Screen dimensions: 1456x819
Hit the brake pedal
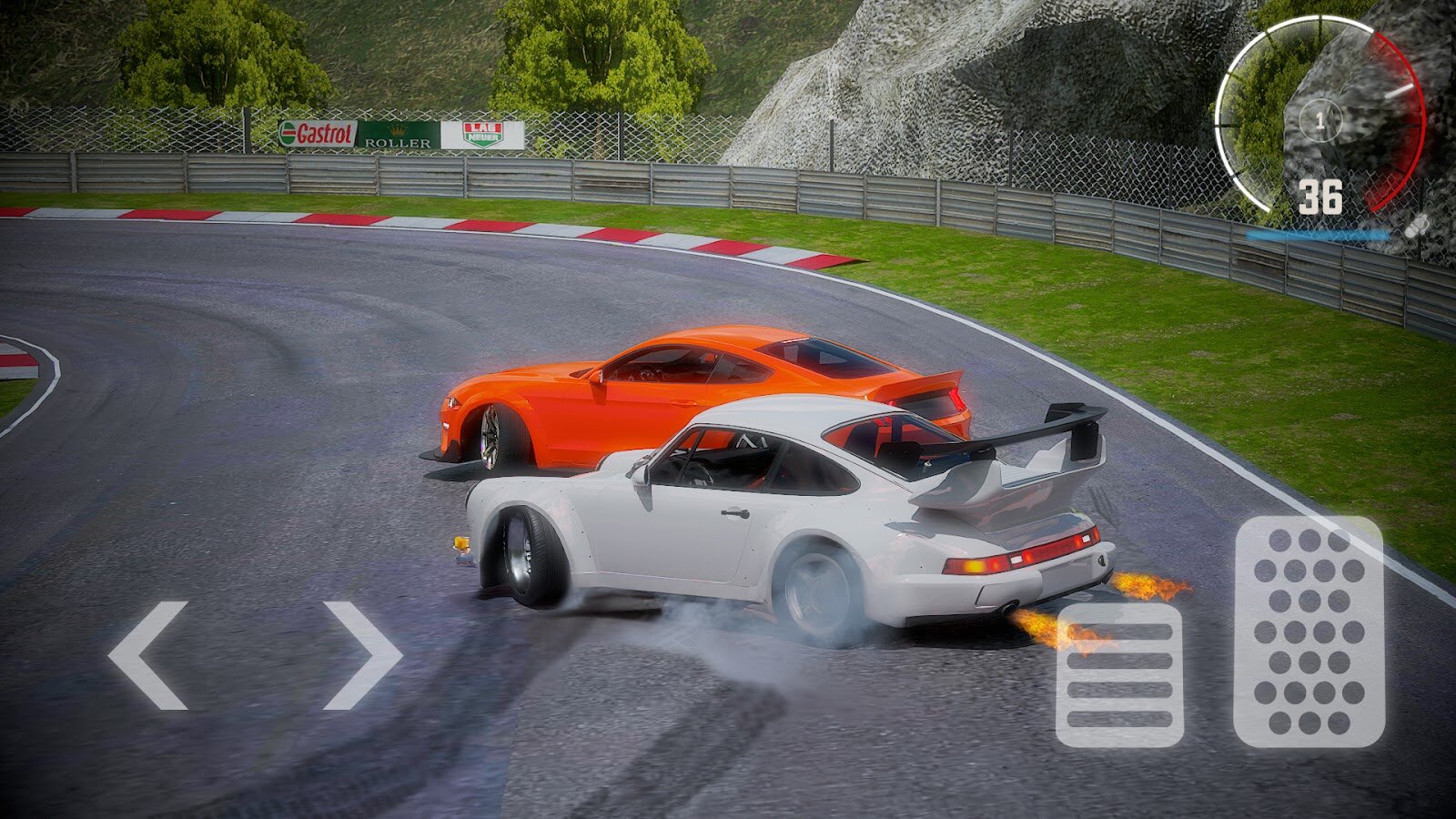tap(1118, 674)
